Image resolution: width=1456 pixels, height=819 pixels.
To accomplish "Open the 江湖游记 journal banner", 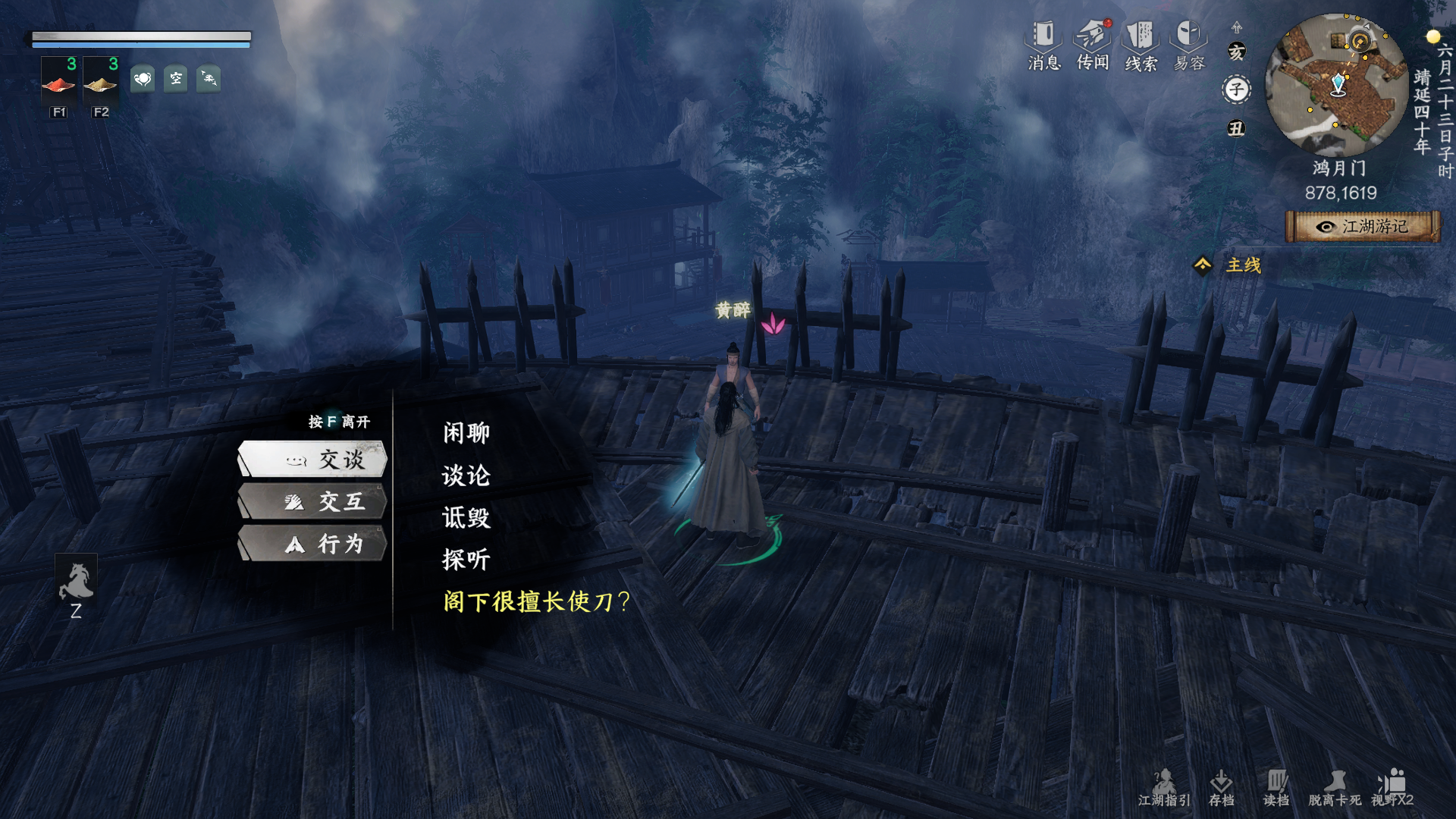I will 1361,225.
